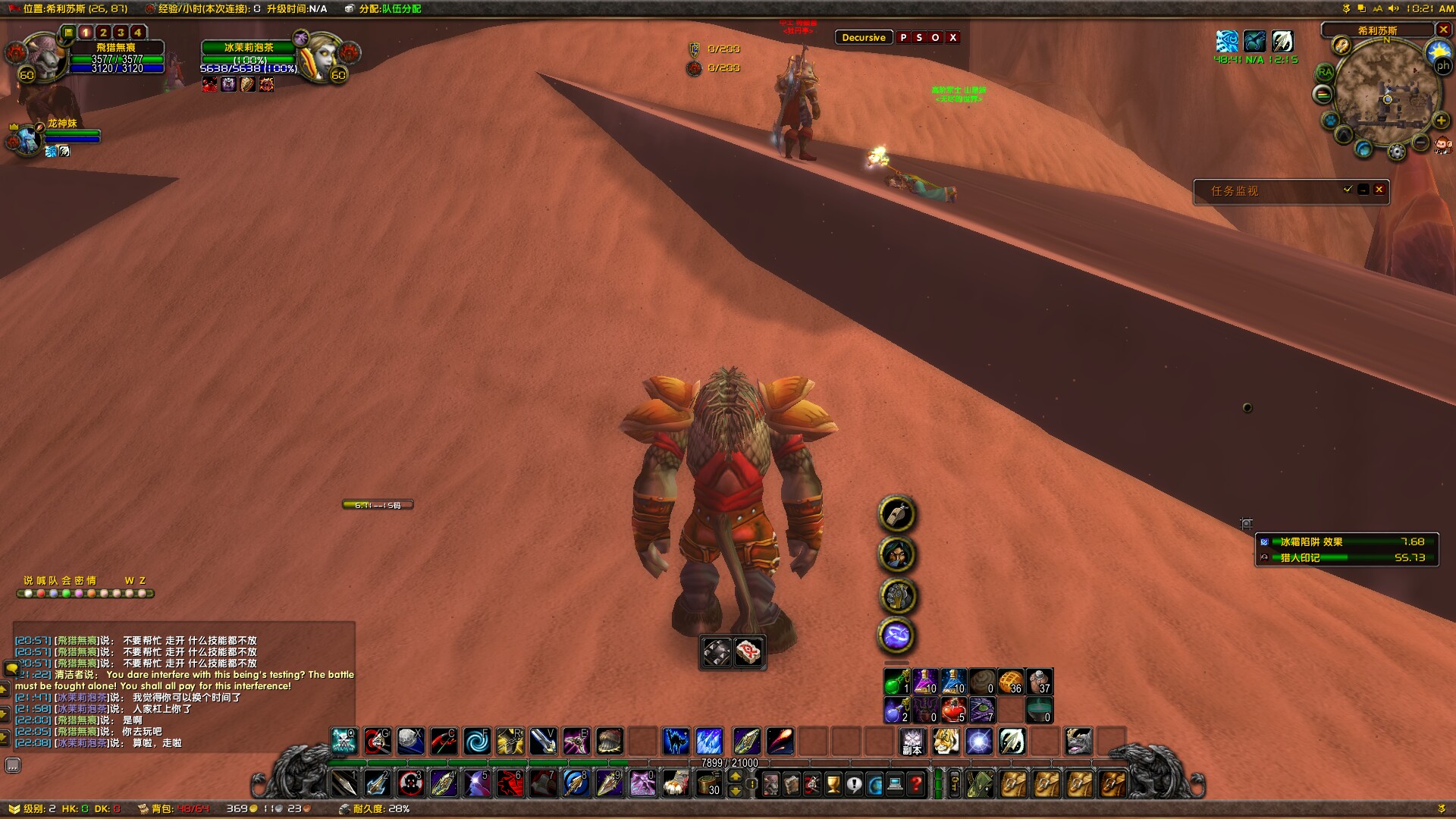1456x819 pixels.
Task: Minimize the 任务监视 quest tracker
Action: coord(1363,190)
